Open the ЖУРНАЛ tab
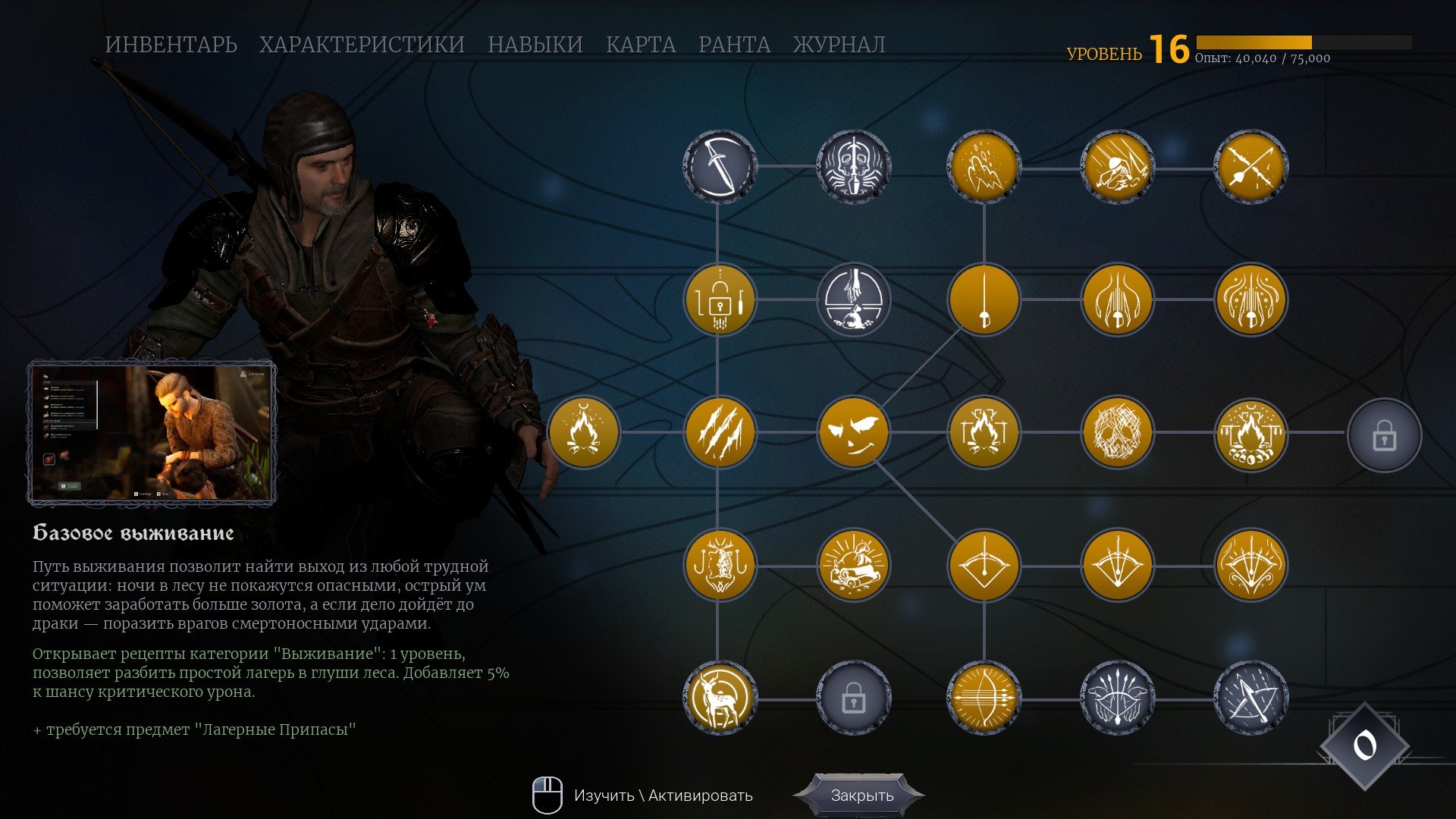The image size is (1456, 819). pos(839,45)
